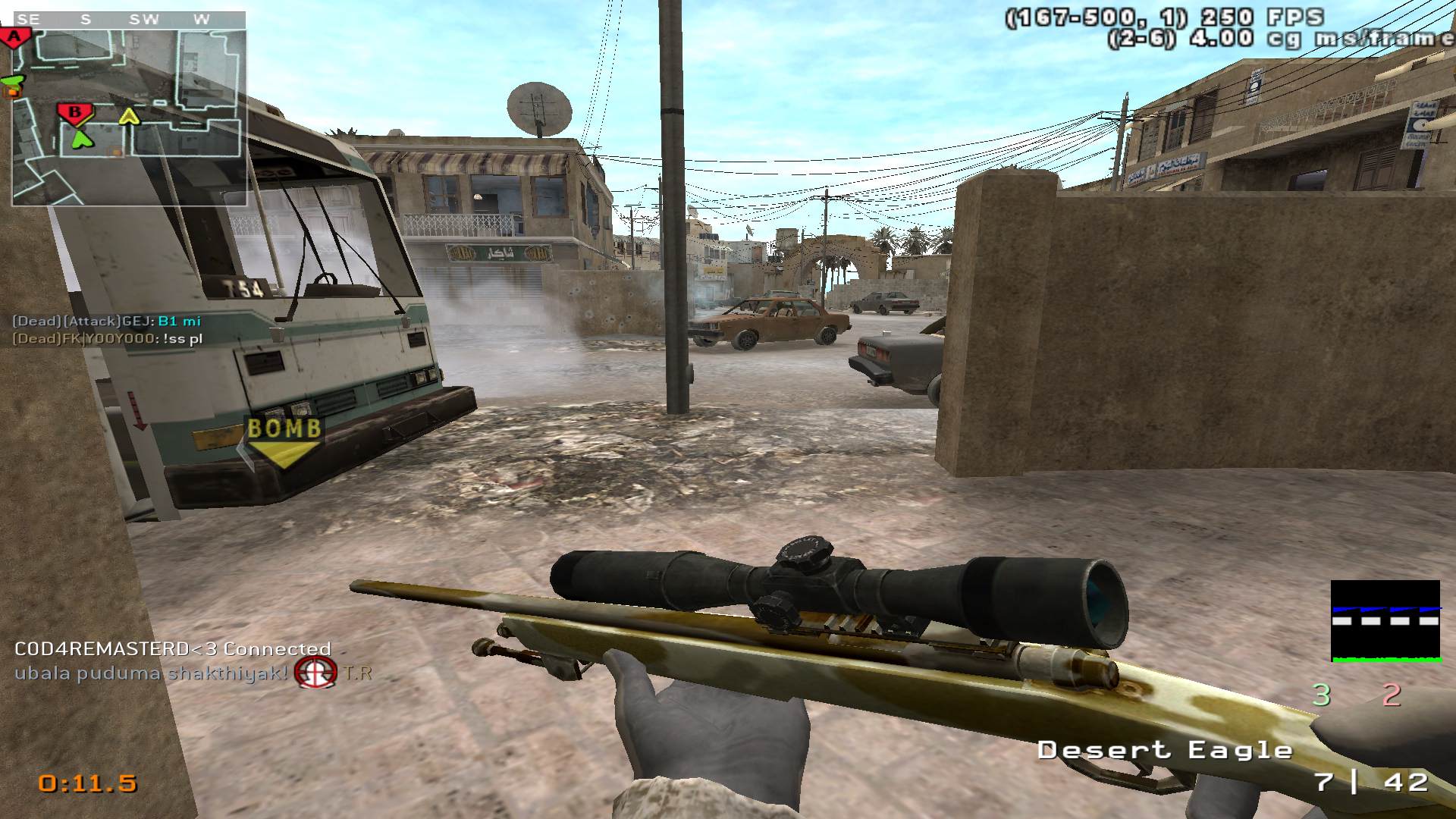1456x819 pixels.
Task: Select the yellow BOMB objective marker
Action: pos(285,441)
